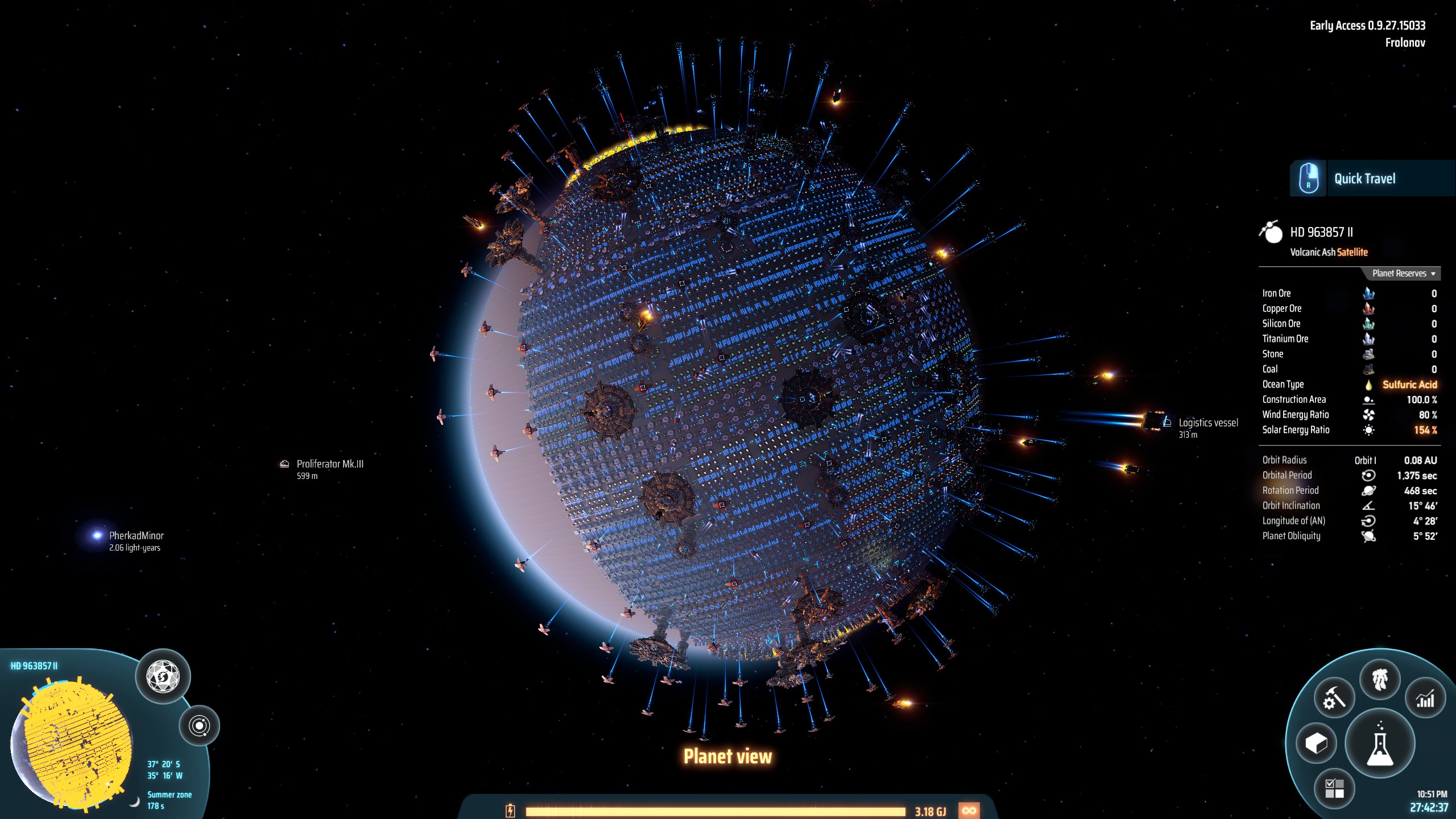Open the build menu hammer icon
The width and height of the screenshot is (1456, 819).
pyautogui.click(x=1334, y=698)
